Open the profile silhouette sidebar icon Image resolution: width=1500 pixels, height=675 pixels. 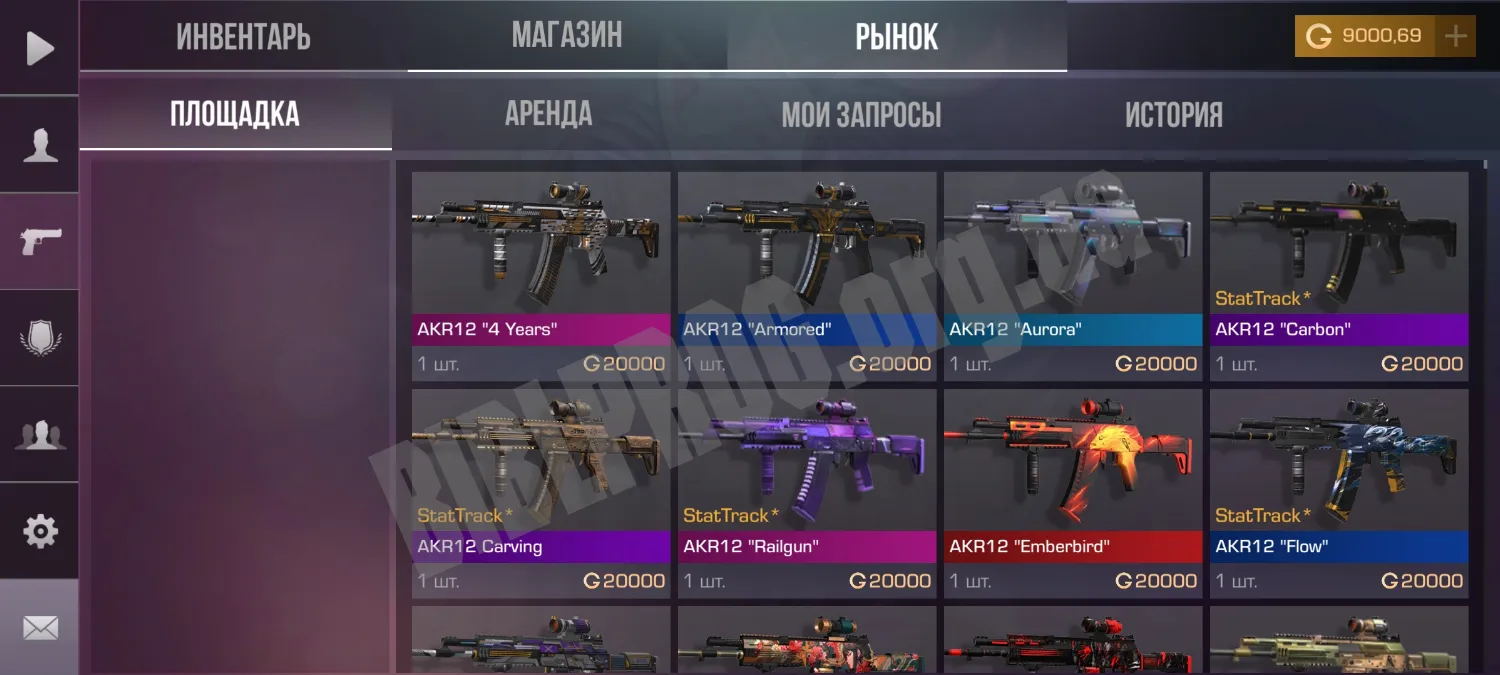point(39,145)
